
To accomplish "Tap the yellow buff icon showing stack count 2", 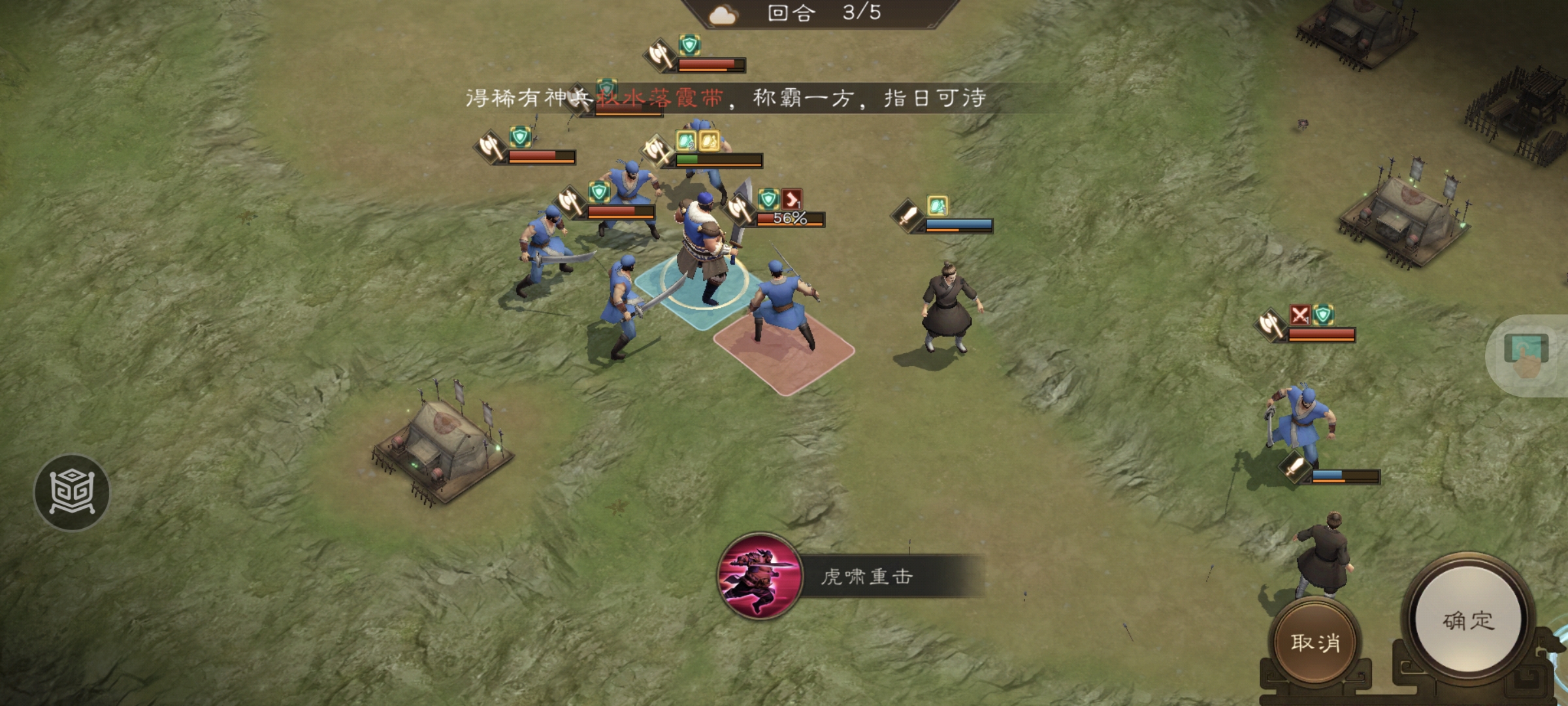I will [x=686, y=140].
